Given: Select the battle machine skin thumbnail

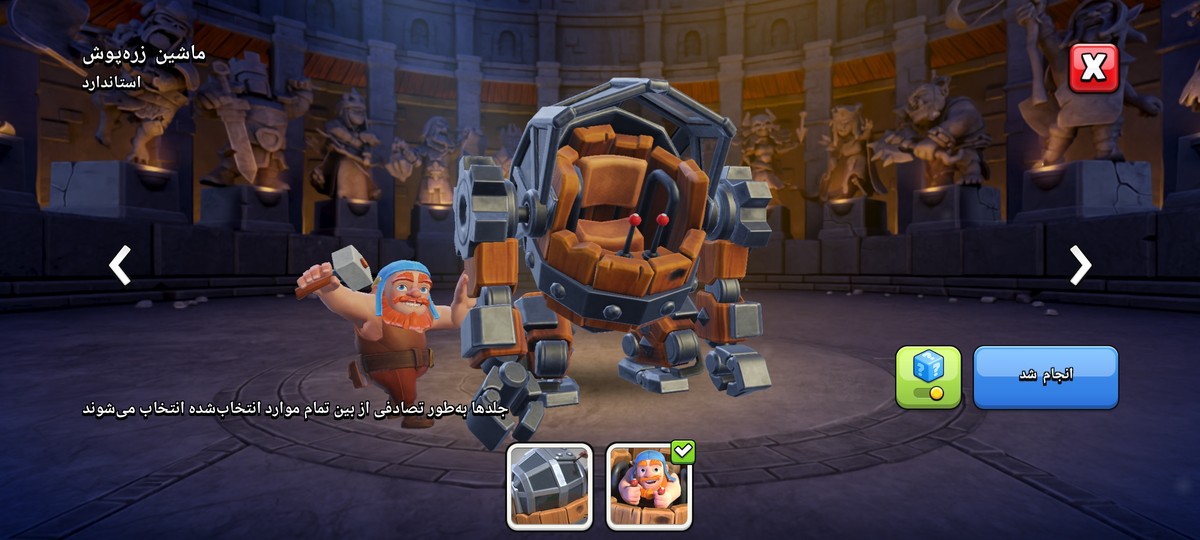Looking at the screenshot, I should tap(549, 486).
